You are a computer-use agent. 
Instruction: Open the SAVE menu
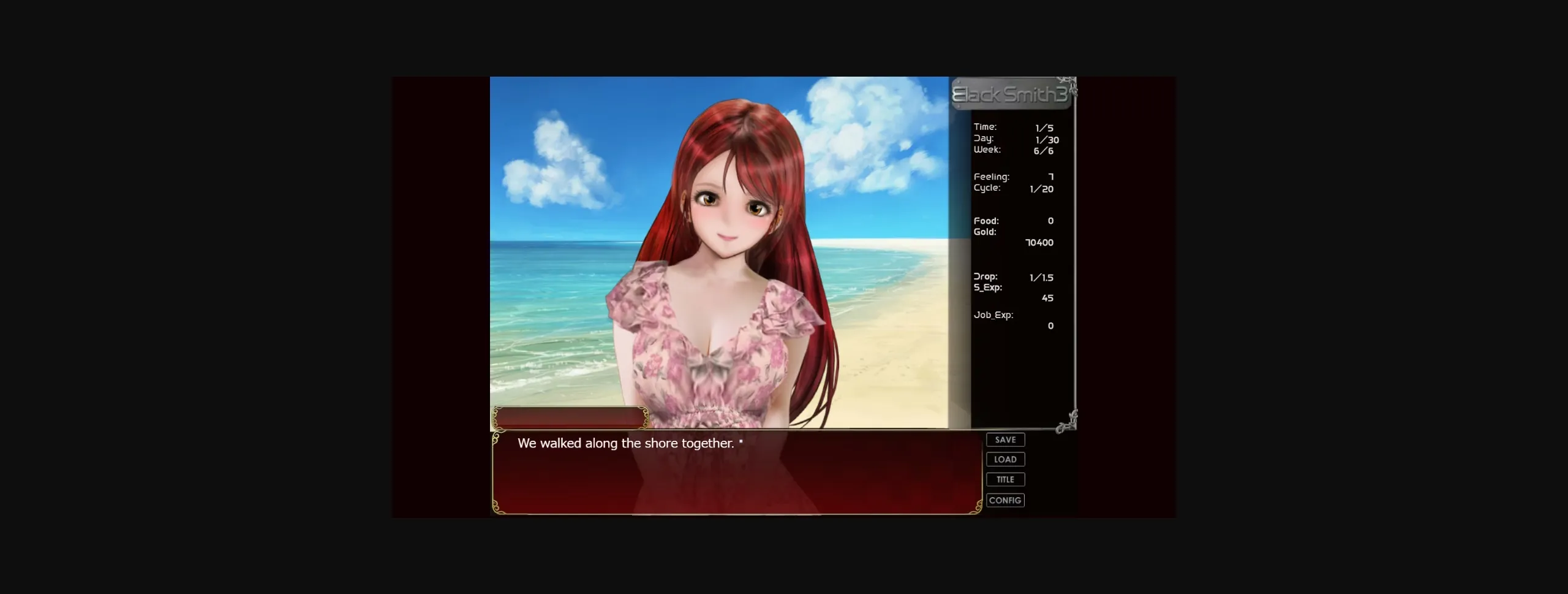click(1005, 440)
